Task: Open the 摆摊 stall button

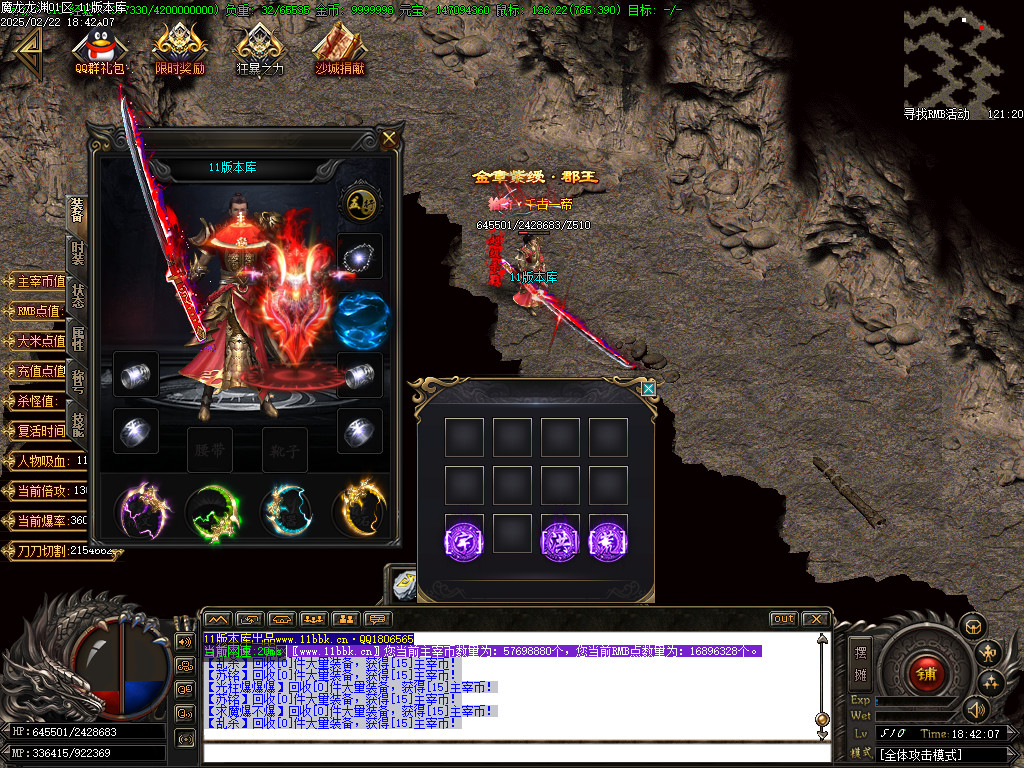Action: tap(860, 660)
